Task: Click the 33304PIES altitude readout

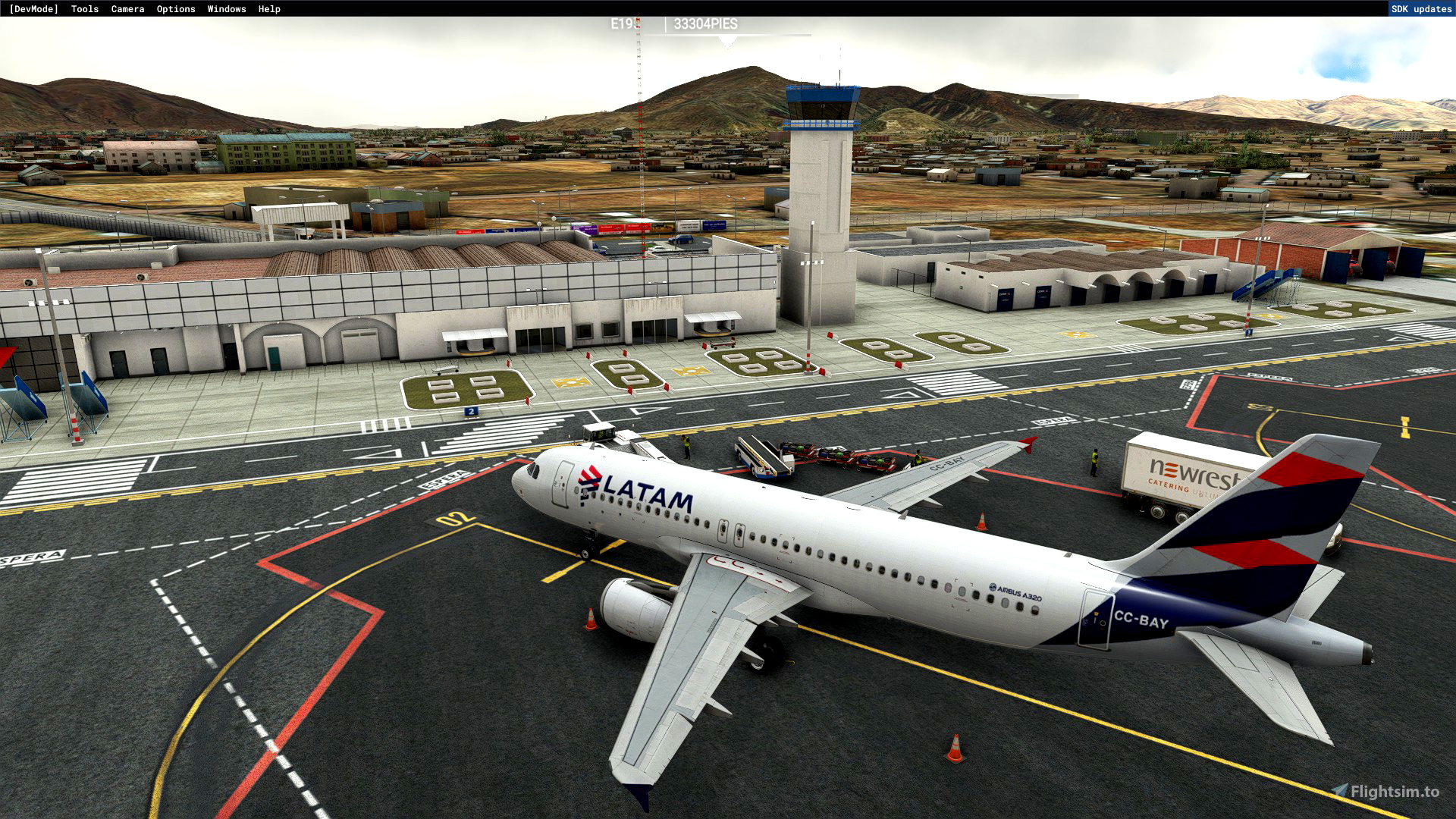Action: tap(706, 23)
